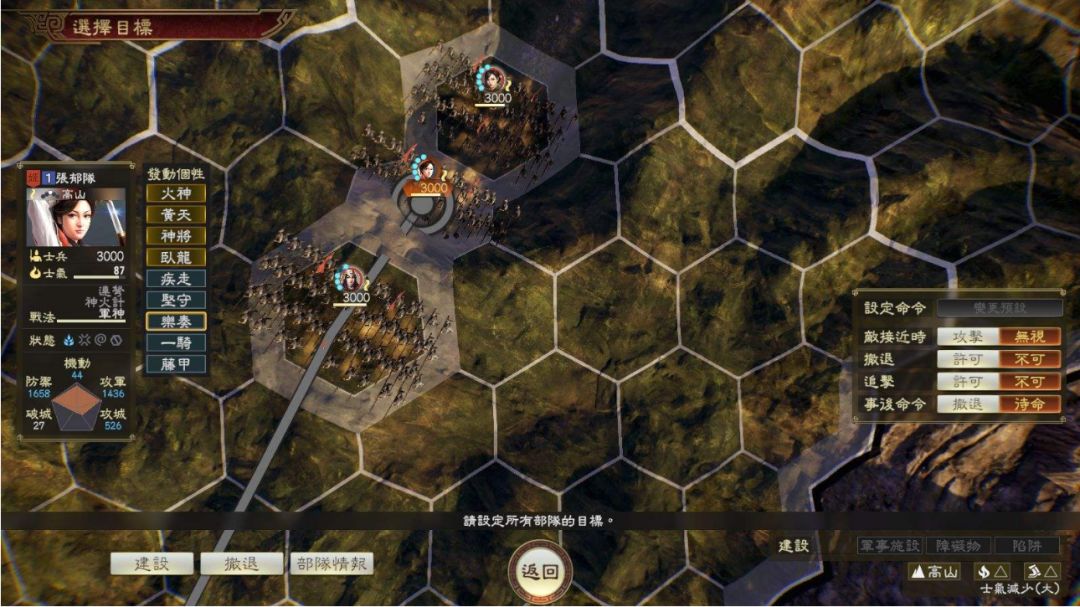This screenshot has width=1080, height=607.
Task: Open 部隊情報 unit information
Action: tap(331, 563)
